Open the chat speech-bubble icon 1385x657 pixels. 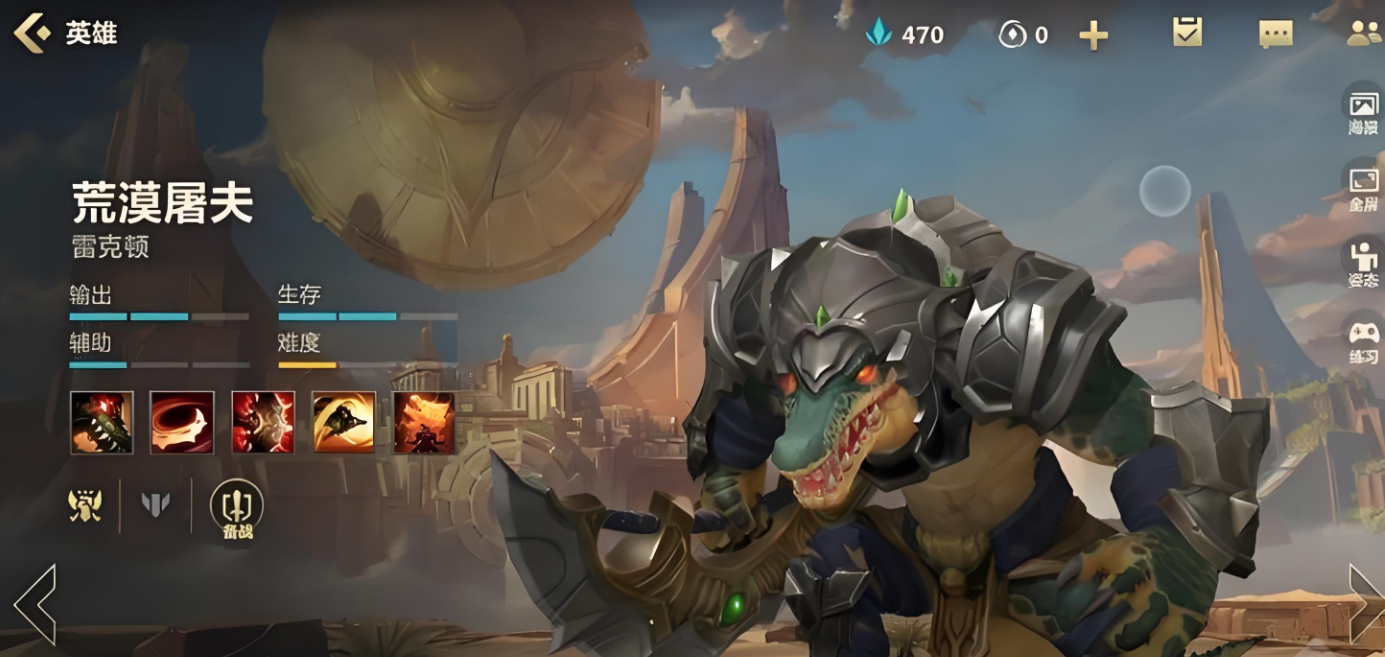[1275, 34]
